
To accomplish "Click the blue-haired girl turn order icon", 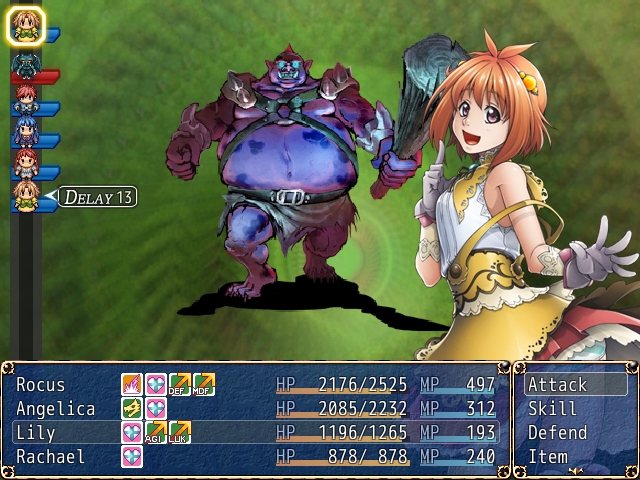I will point(25,130).
